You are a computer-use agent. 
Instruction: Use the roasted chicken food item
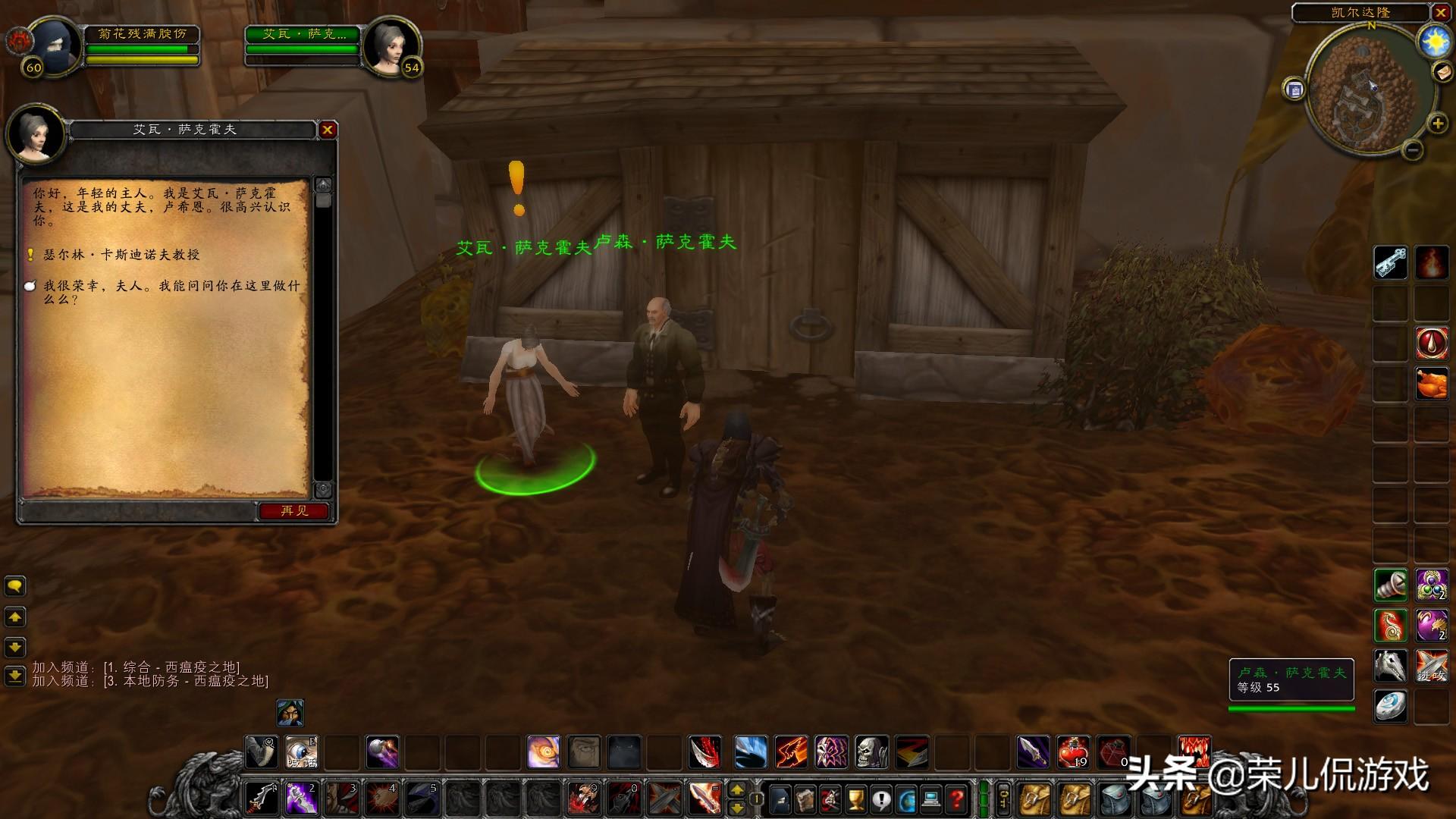tap(1431, 384)
